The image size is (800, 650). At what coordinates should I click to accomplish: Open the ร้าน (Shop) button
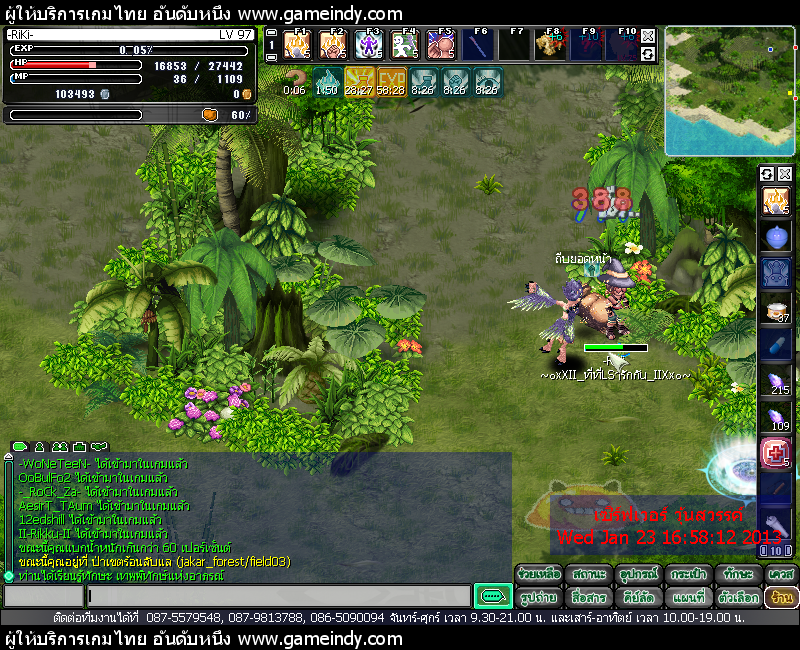click(781, 597)
